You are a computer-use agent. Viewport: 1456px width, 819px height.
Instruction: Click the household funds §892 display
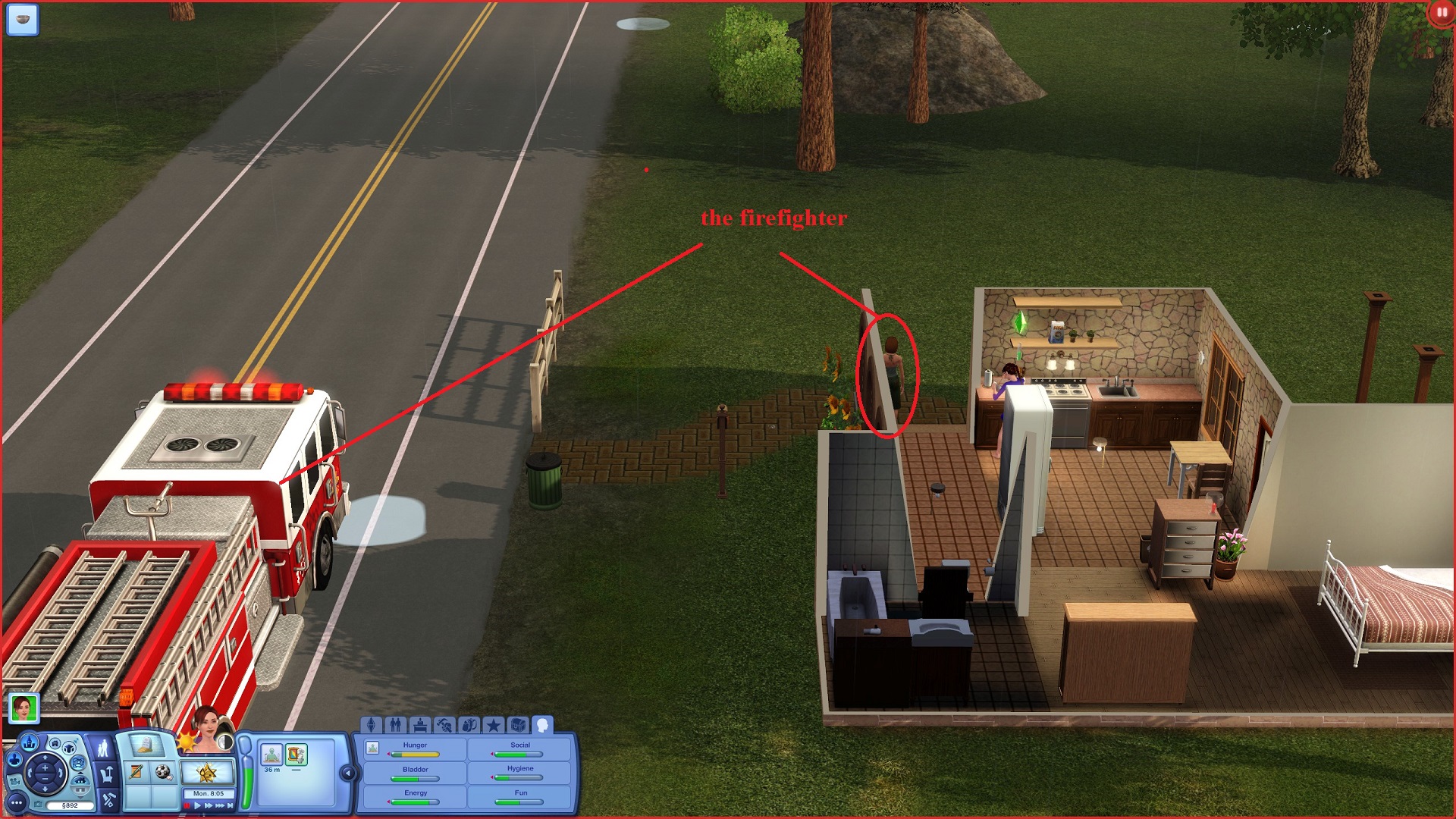click(x=70, y=805)
